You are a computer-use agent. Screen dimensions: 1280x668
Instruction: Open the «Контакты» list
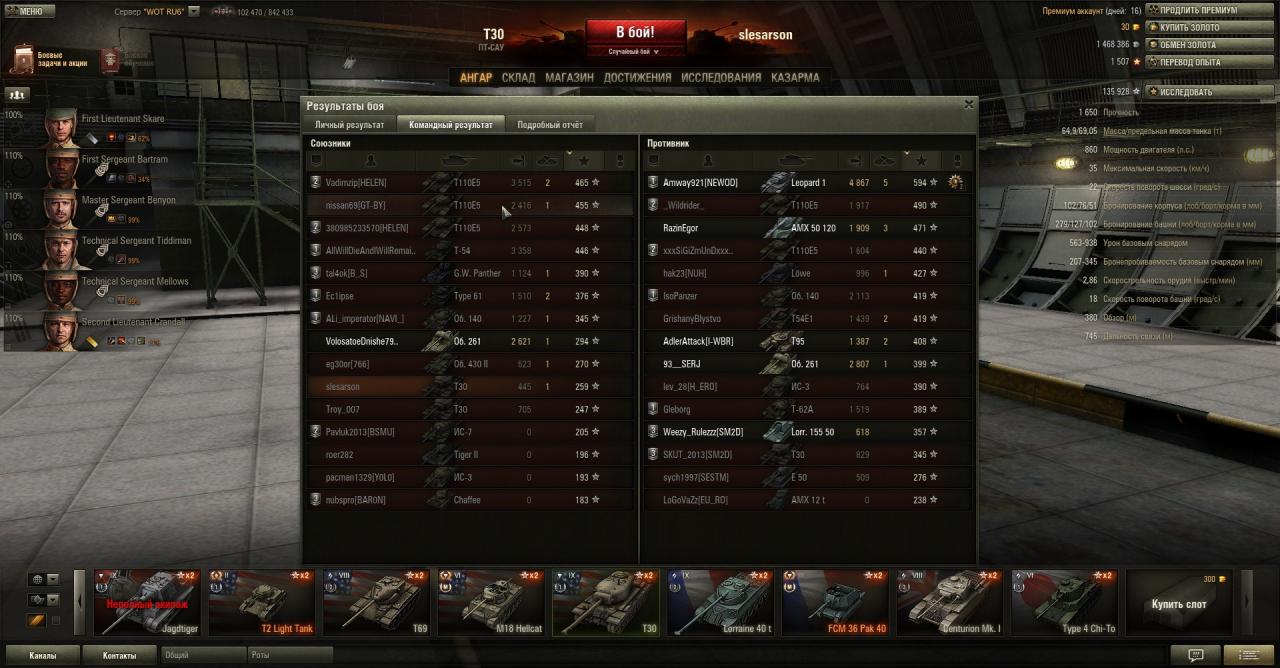(119, 656)
